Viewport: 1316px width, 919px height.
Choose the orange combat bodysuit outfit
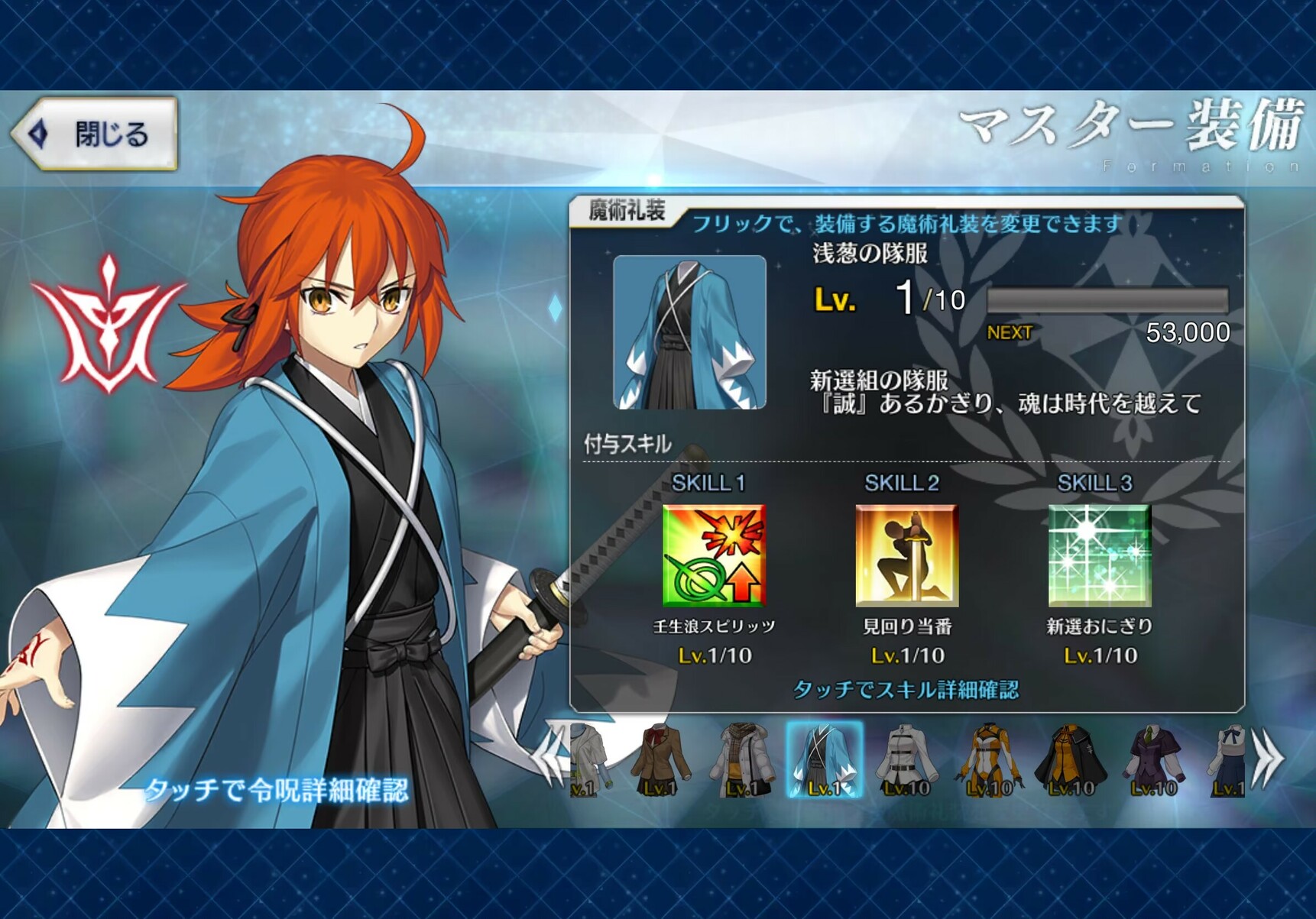coord(989,760)
